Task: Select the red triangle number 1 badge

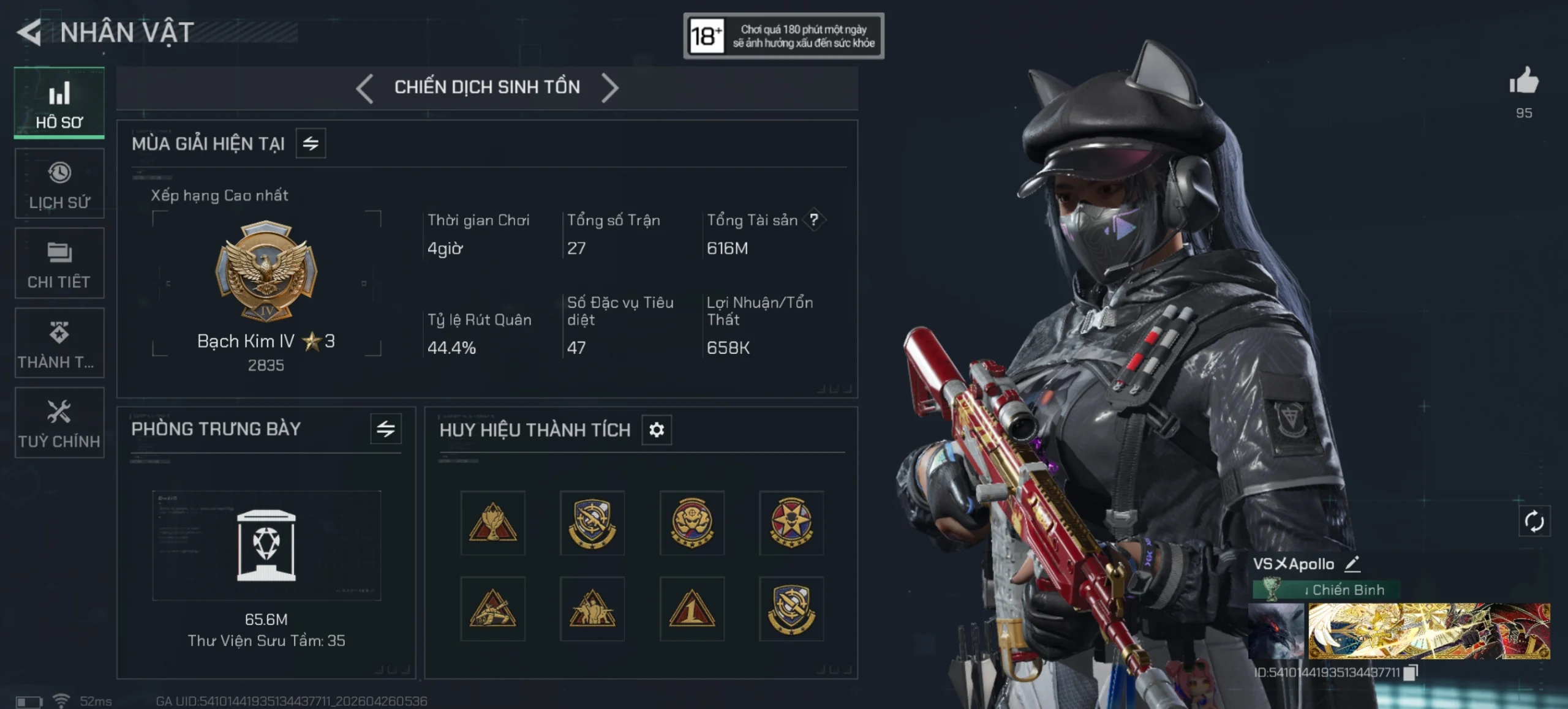Action: click(692, 609)
